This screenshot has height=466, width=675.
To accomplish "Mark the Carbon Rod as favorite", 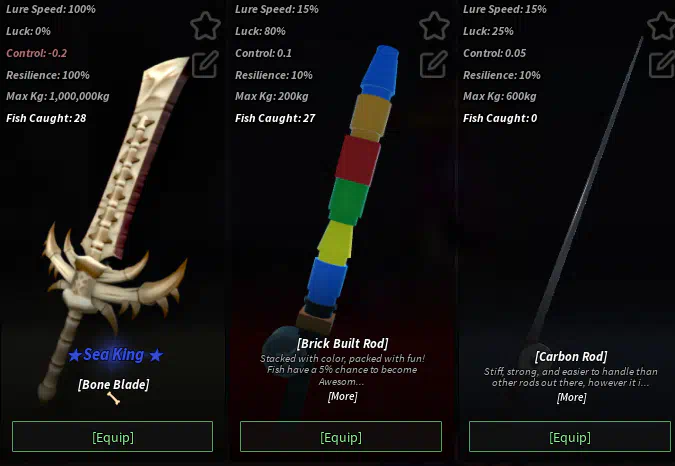I will pyautogui.click(x=661, y=26).
